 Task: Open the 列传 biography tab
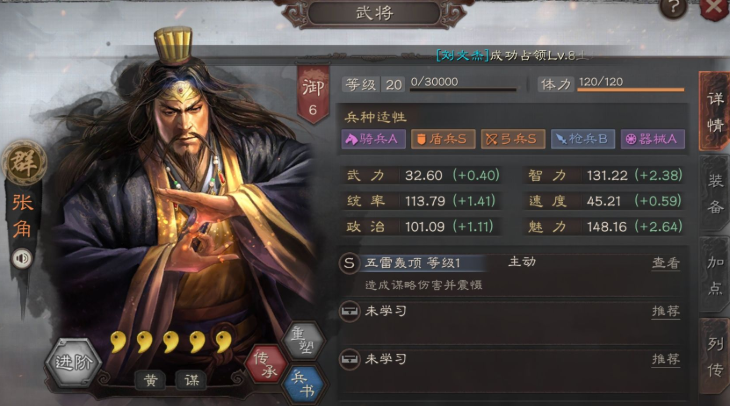tap(716, 354)
